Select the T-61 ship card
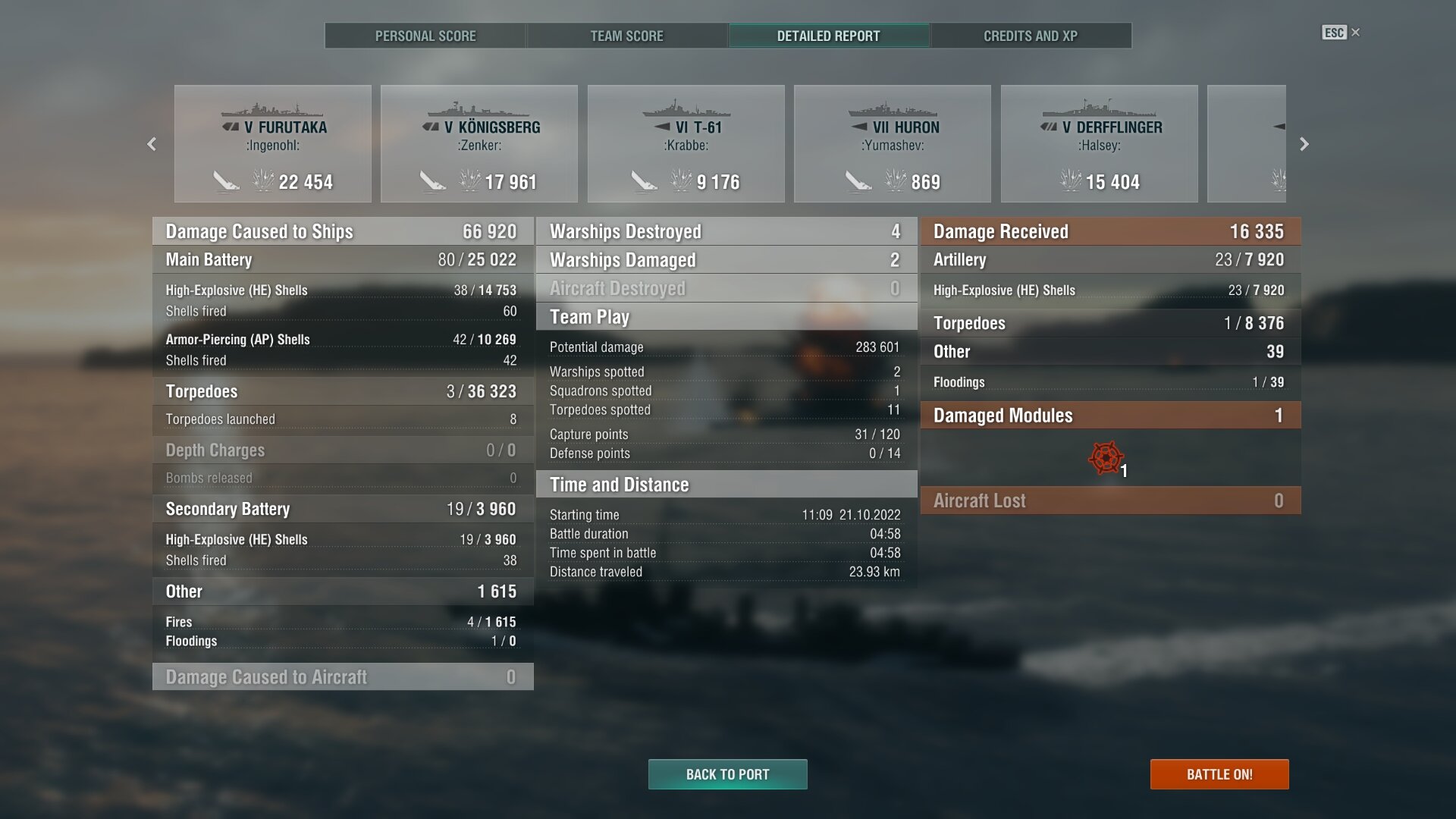 point(686,144)
